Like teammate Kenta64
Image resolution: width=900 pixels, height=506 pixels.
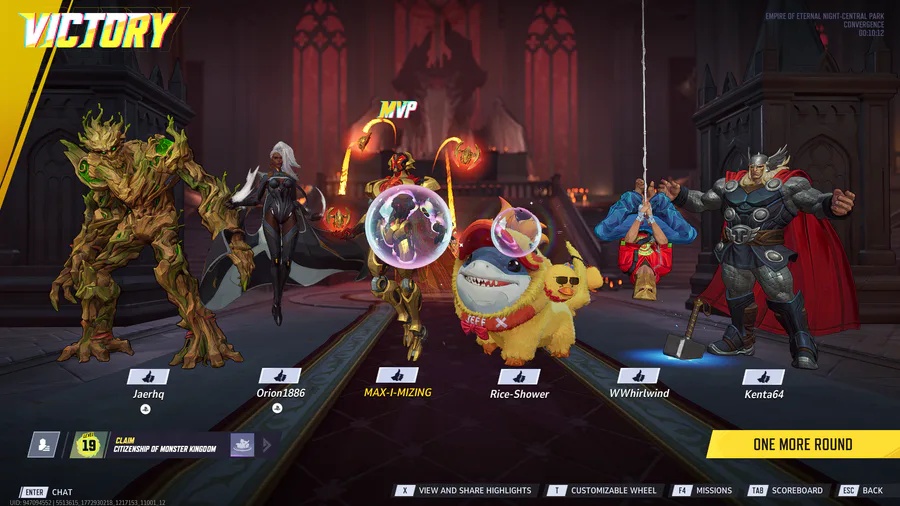click(x=764, y=377)
